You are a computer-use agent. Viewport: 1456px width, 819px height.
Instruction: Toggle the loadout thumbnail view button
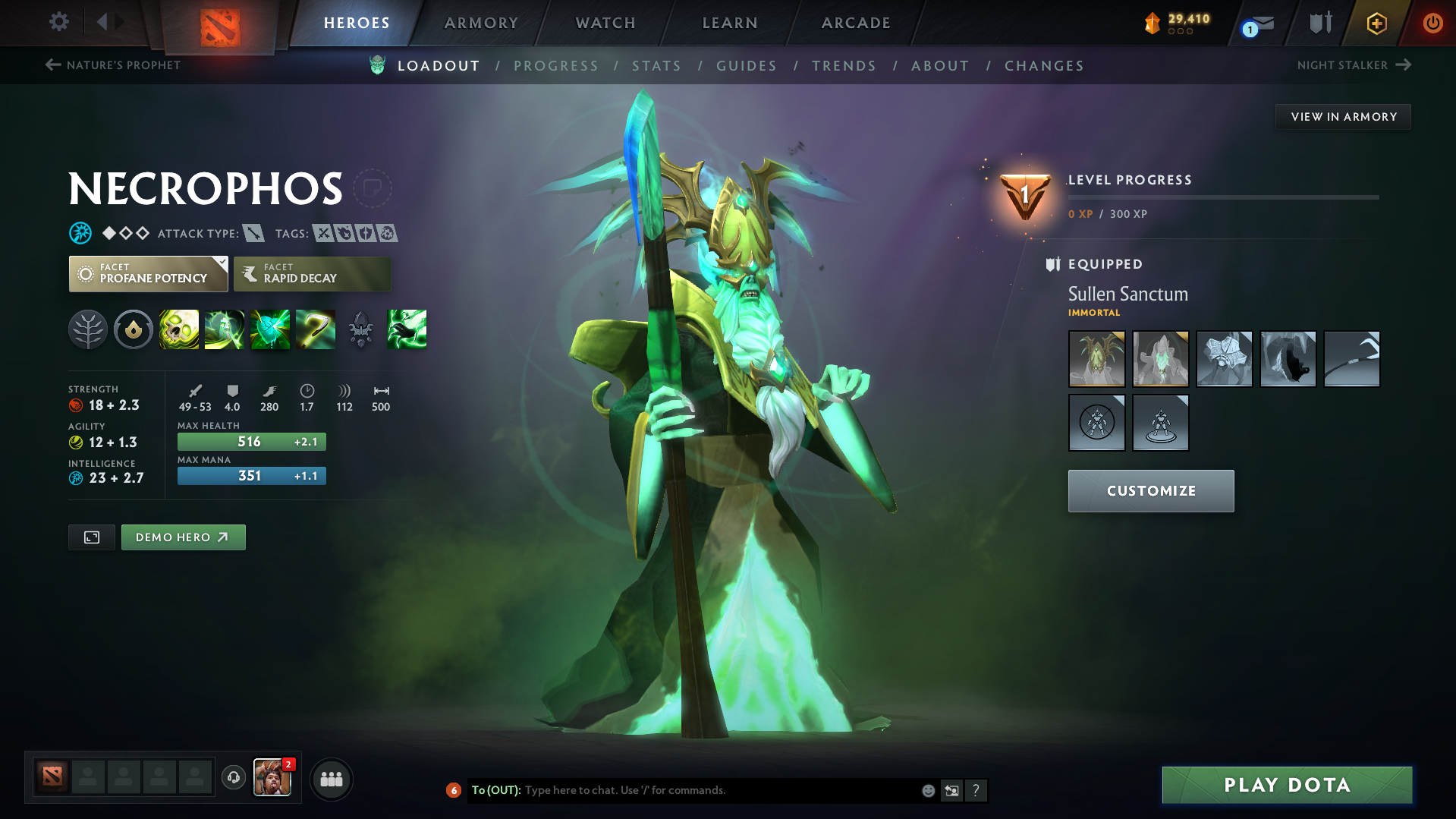click(91, 537)
